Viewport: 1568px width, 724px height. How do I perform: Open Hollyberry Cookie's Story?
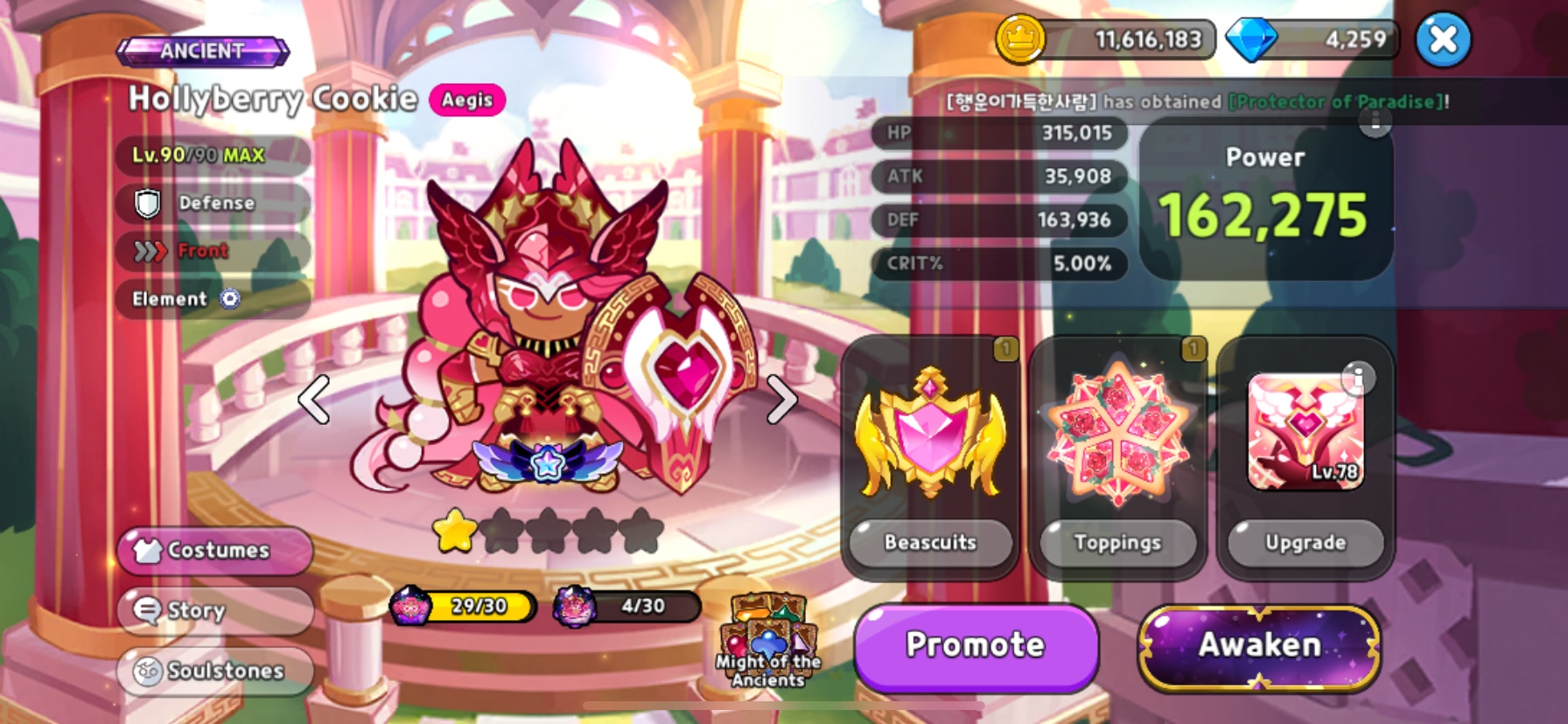coord(215,609)
